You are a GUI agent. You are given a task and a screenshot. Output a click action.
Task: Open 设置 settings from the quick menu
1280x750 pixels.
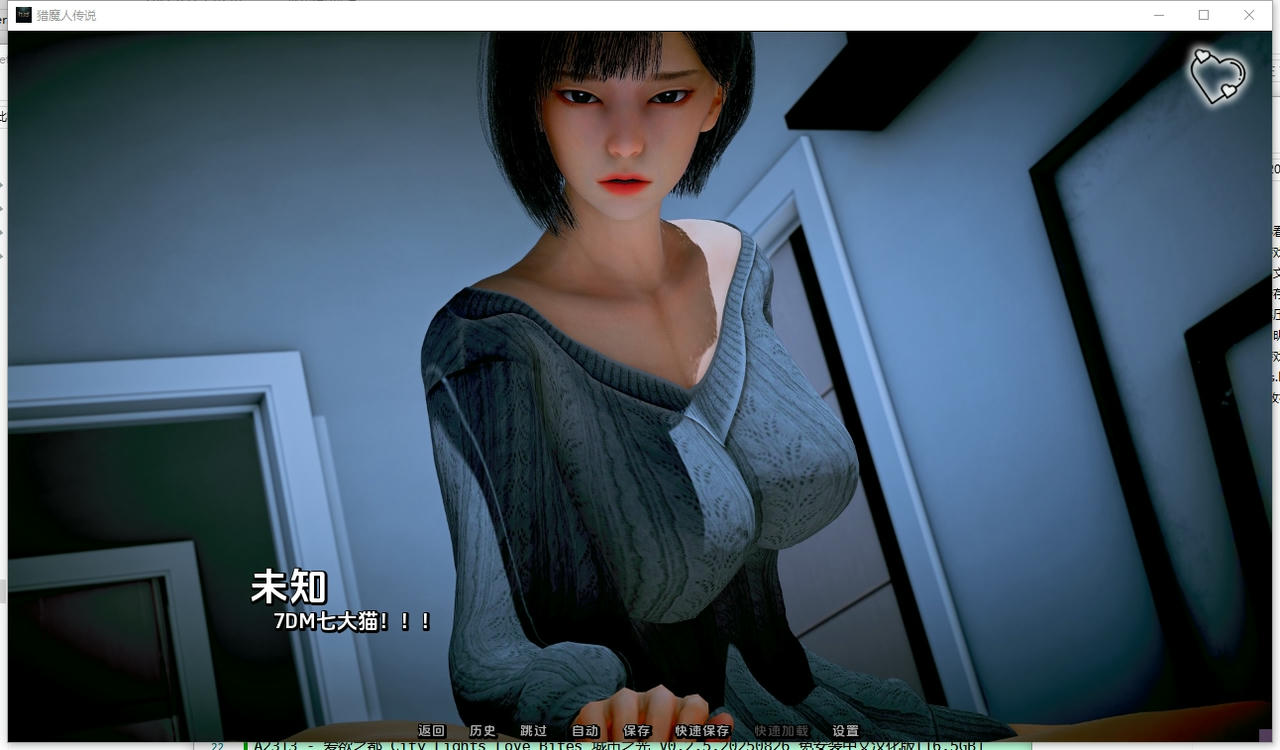[x=845, y=731]
